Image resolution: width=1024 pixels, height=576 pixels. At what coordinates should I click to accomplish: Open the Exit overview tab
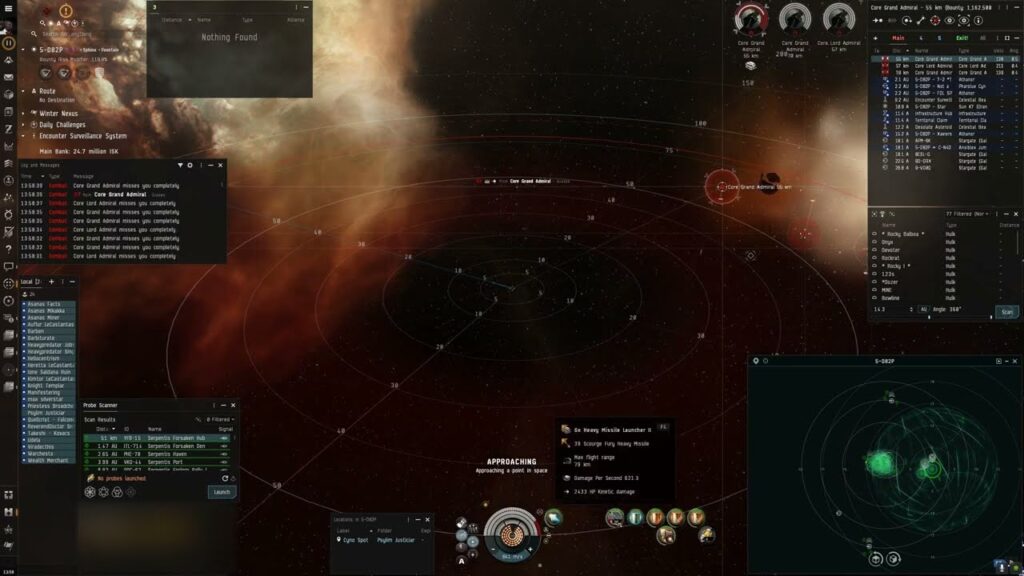point(962,38)
